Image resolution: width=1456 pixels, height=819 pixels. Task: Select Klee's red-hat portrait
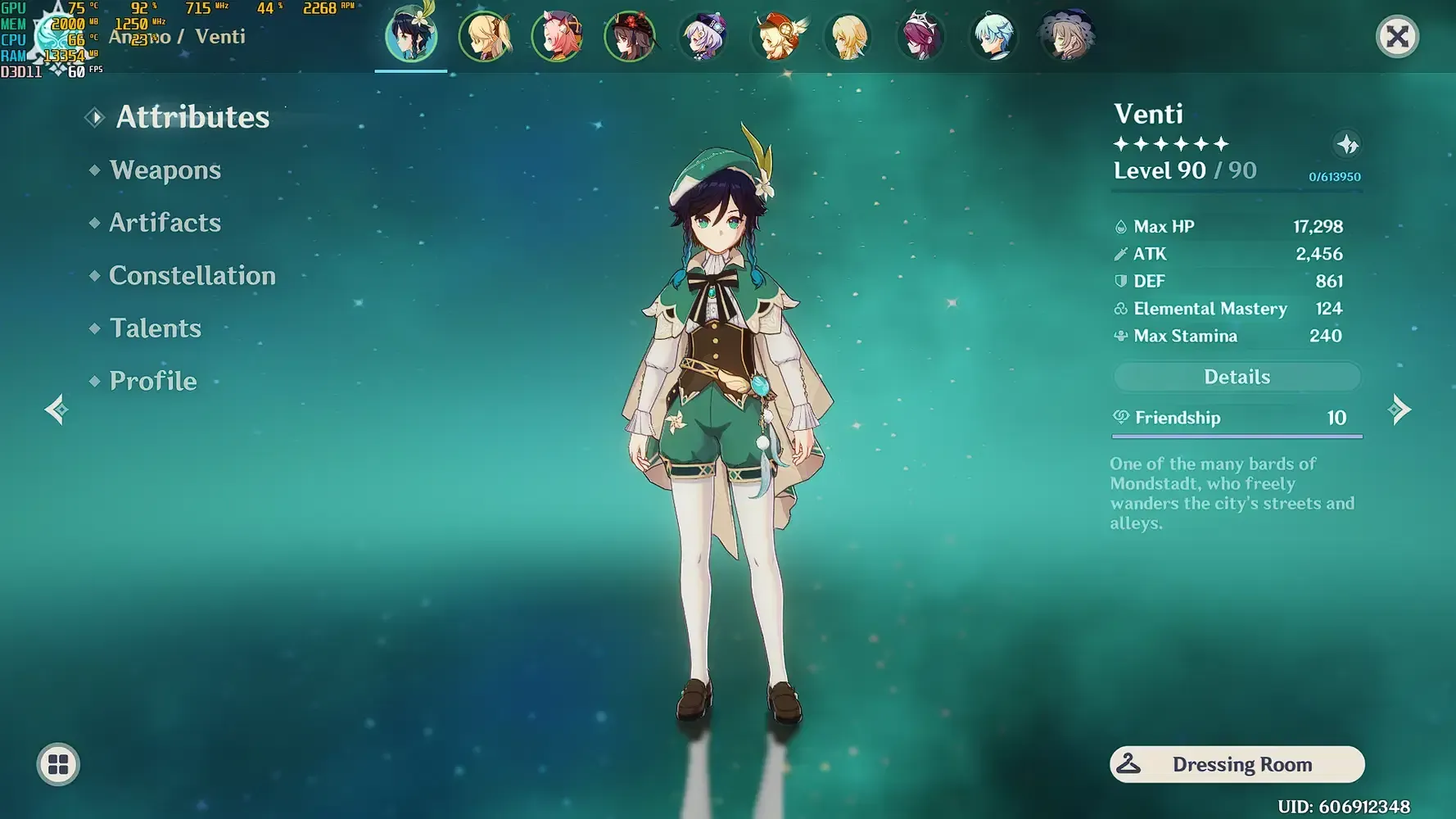coord(776,37)
